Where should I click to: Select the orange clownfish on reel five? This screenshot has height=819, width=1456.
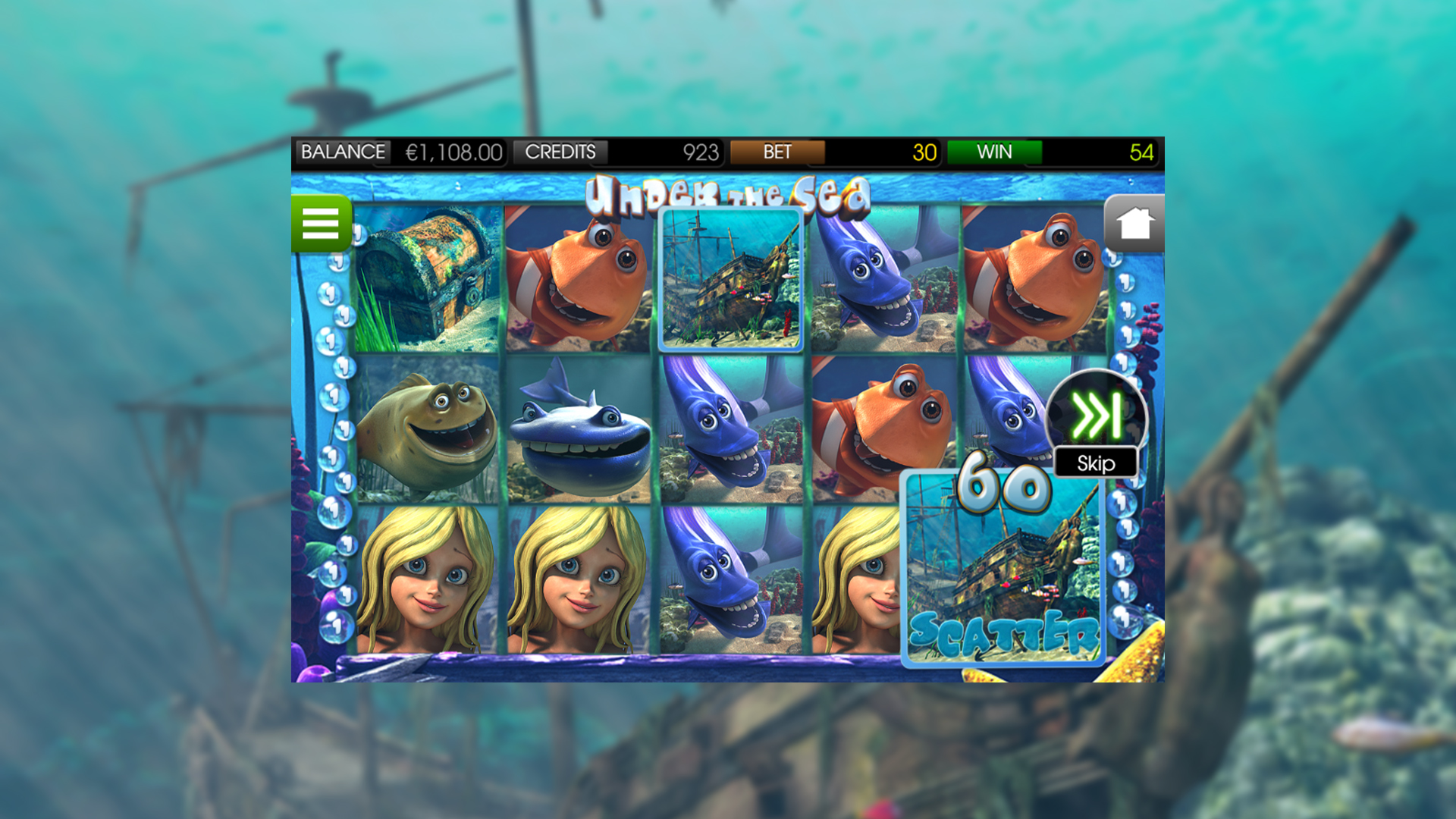(1031, 281)
